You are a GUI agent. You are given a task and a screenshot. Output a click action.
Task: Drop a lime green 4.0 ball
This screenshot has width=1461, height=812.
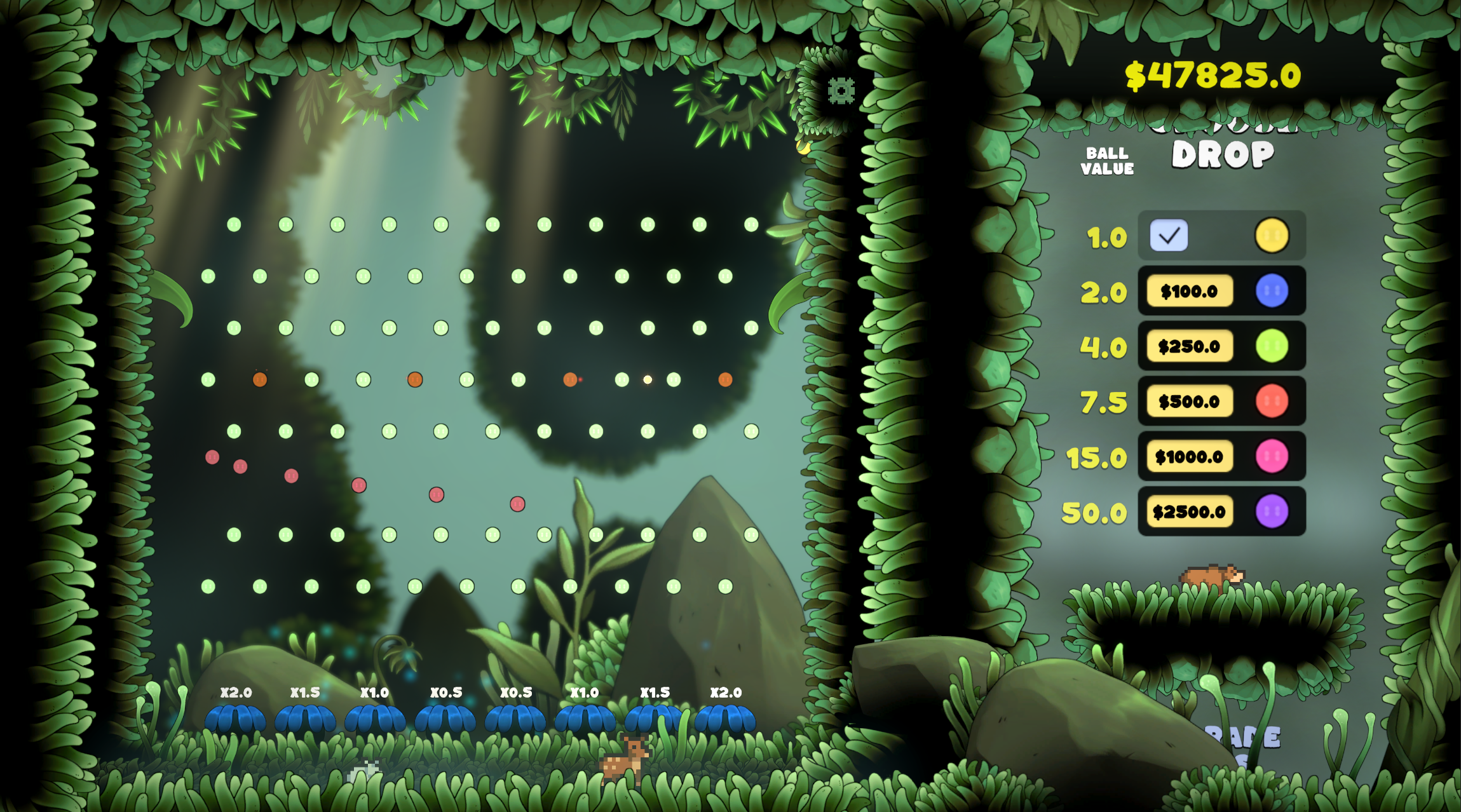[x=1272, y=346]
